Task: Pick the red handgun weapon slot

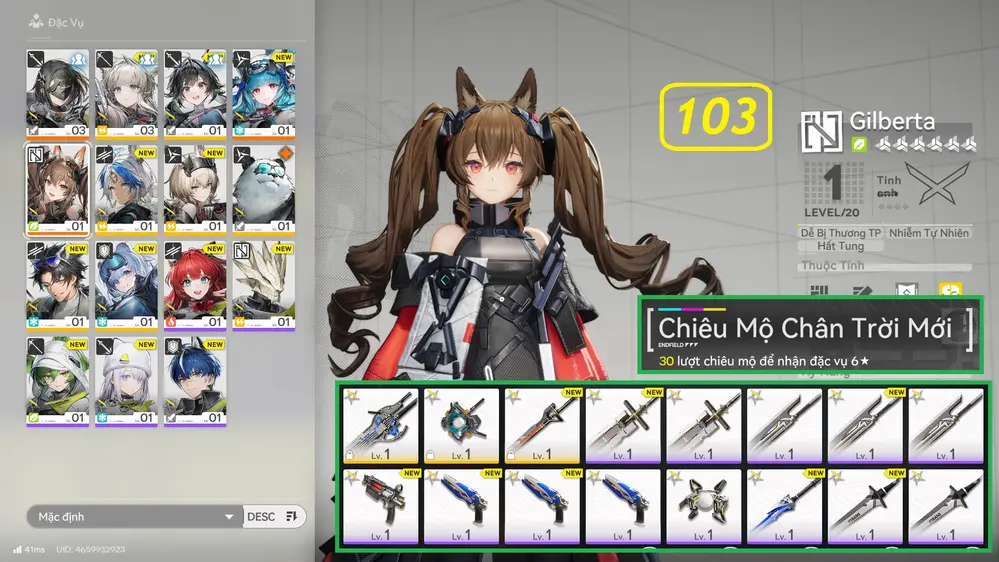Action: (x=379, y=503)
